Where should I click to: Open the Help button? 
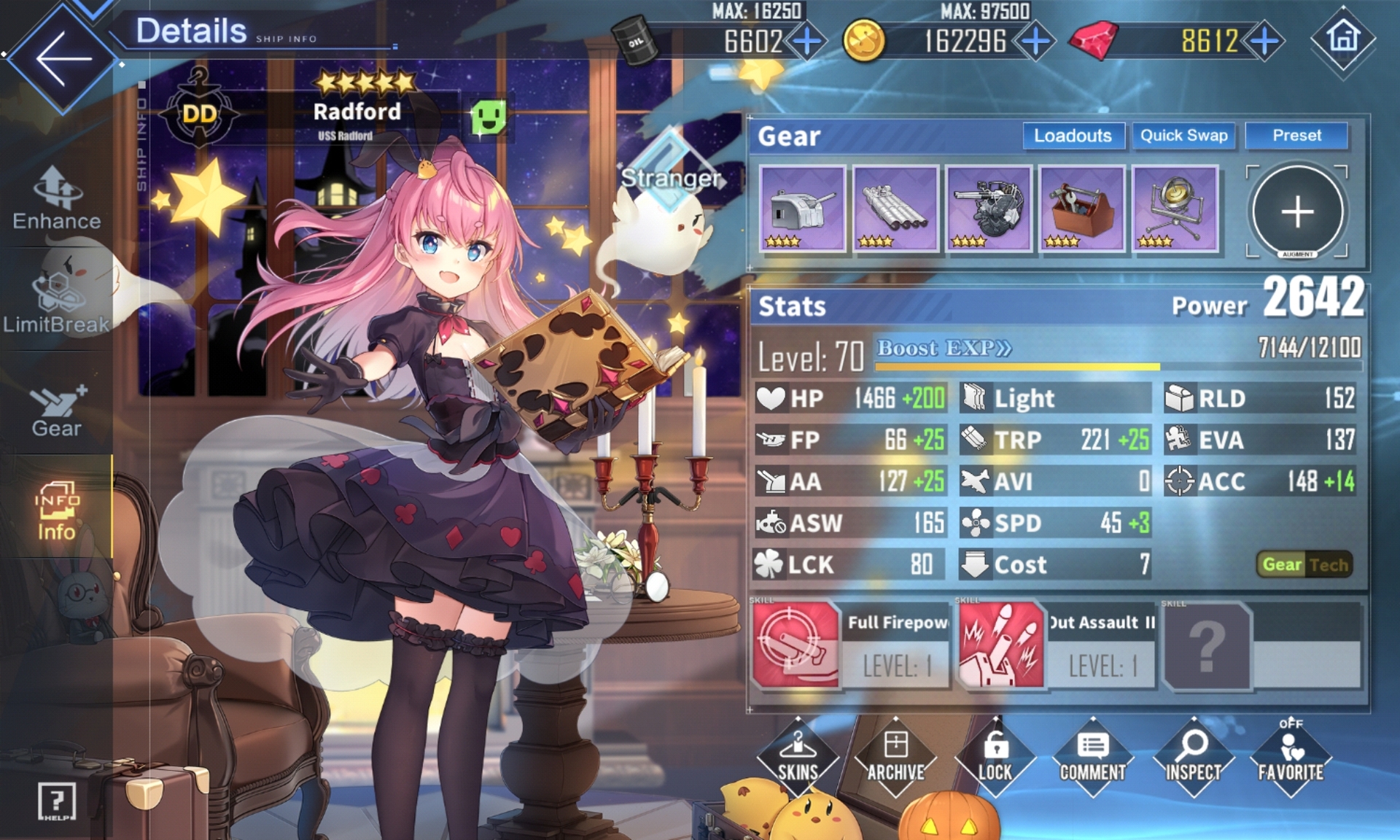56,801
